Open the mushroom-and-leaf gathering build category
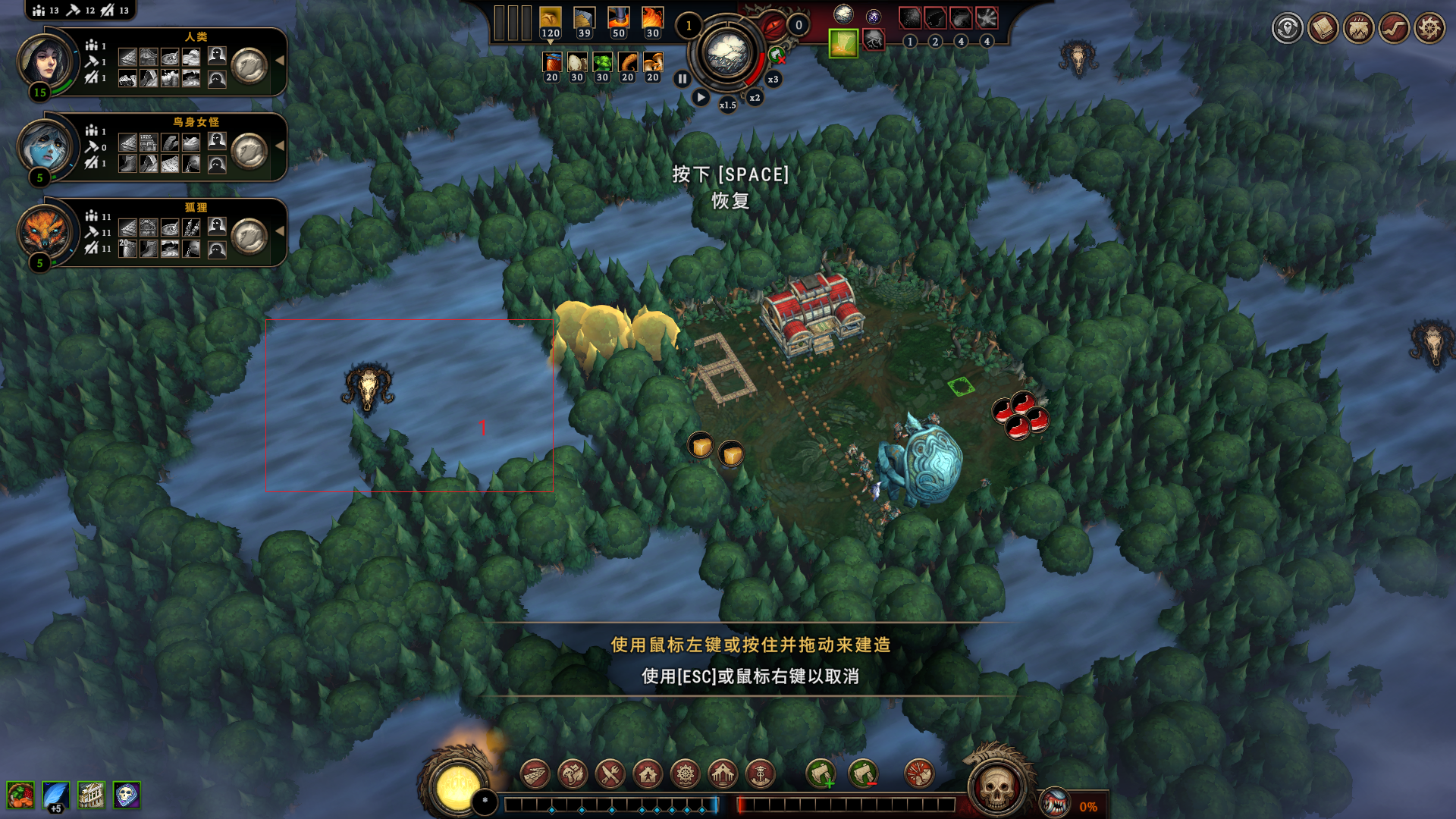1456x819 pixels. [x=573, y=774]
